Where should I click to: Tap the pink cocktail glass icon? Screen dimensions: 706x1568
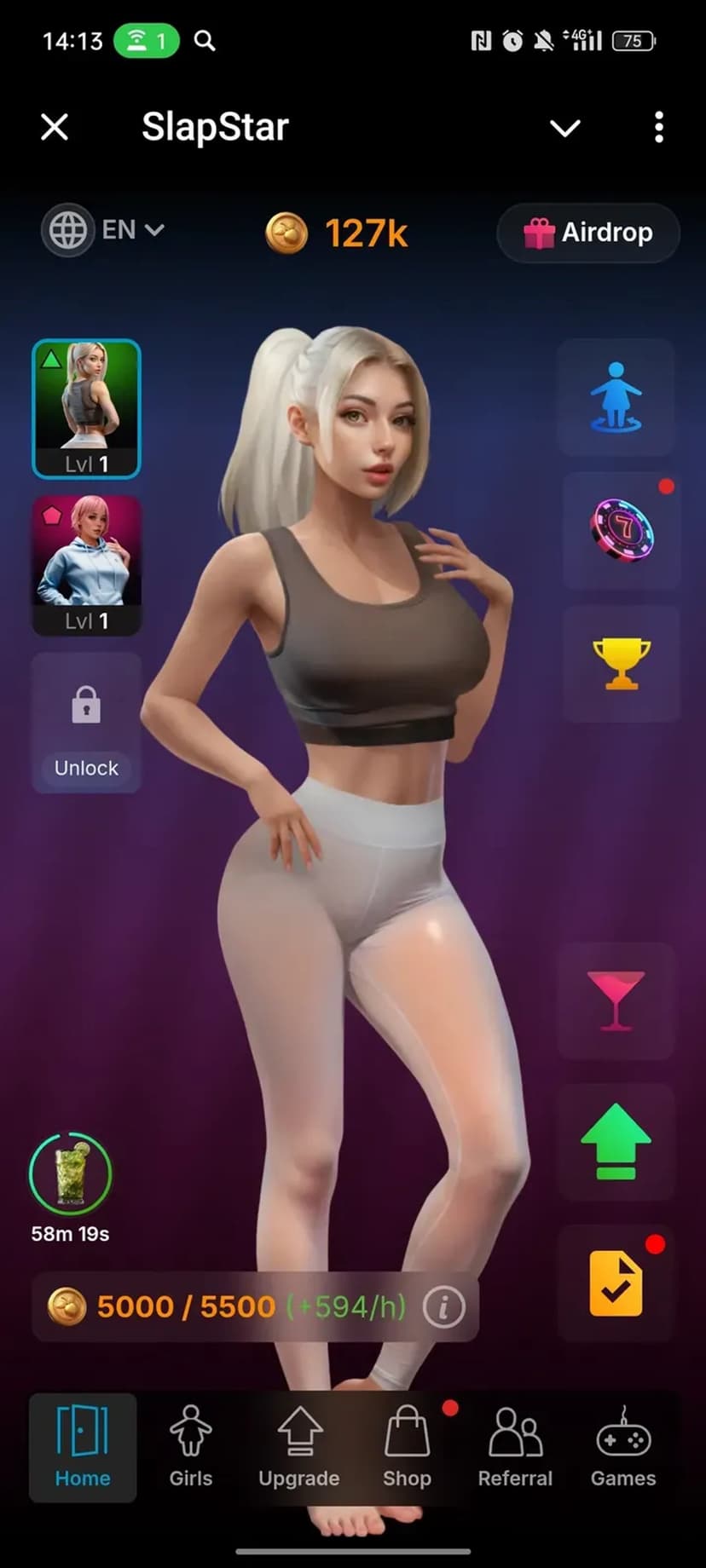click(616, 1000)
